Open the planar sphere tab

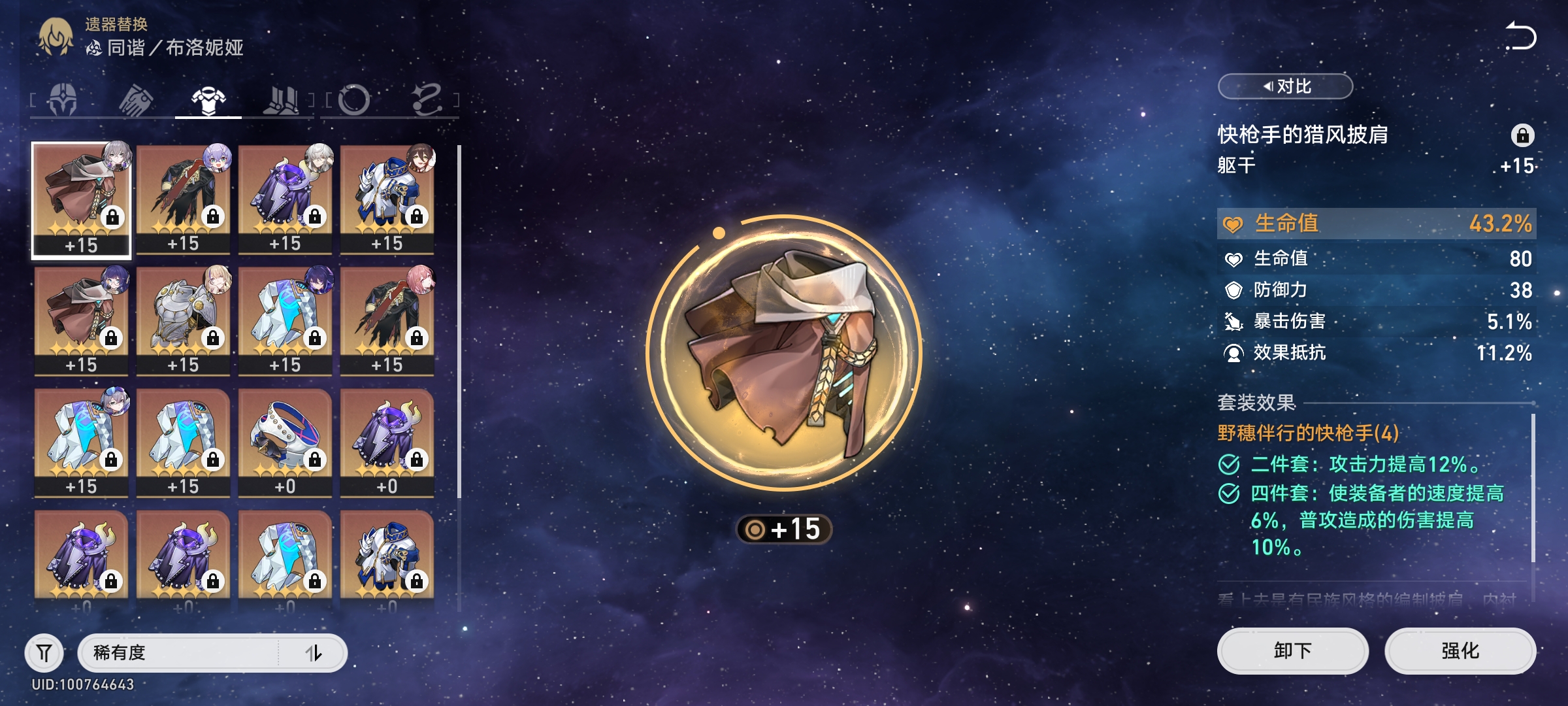[x=354, y=100]
